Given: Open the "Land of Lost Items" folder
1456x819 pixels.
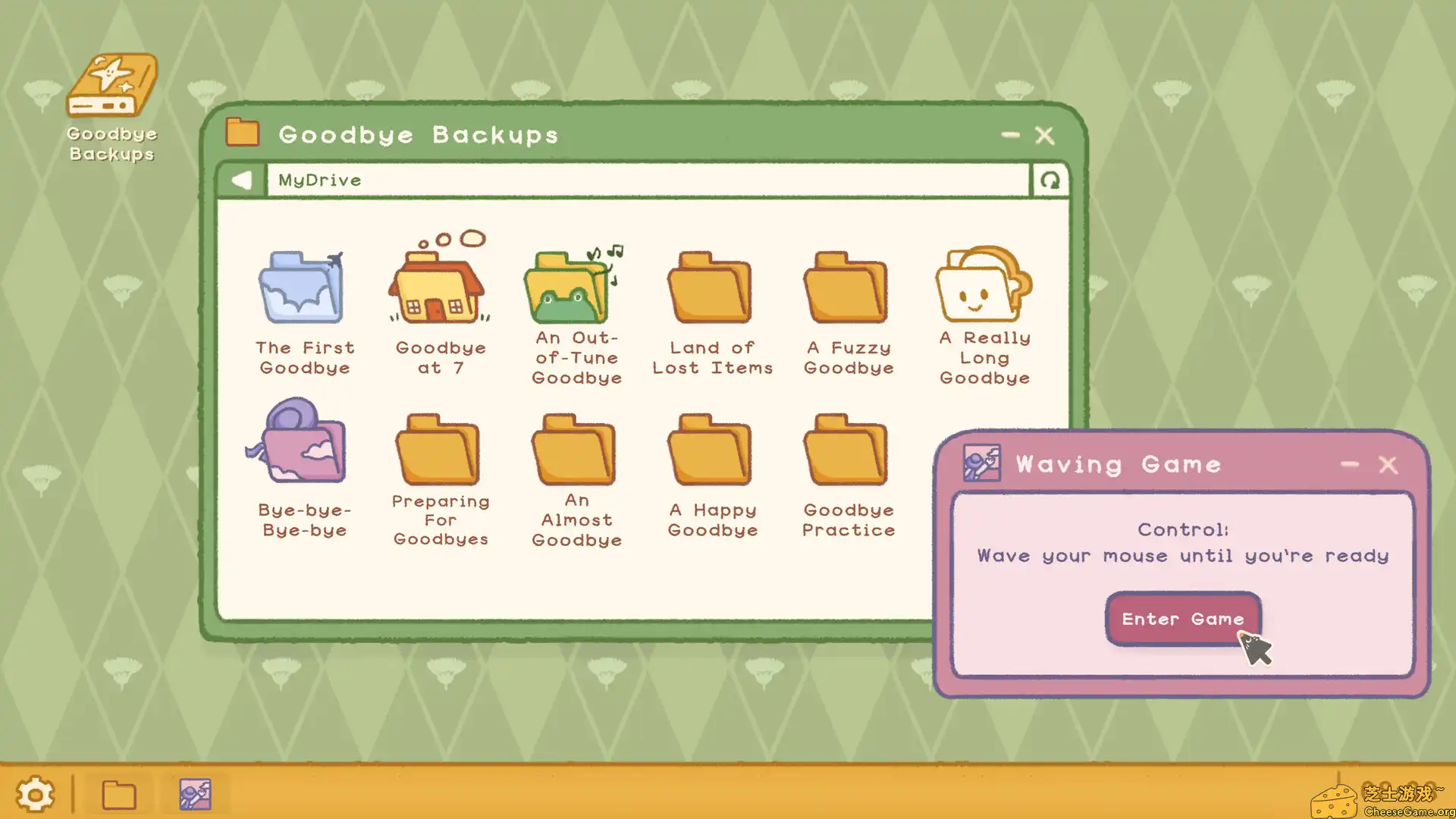Looking at the screenshot, I should [711, 288].
